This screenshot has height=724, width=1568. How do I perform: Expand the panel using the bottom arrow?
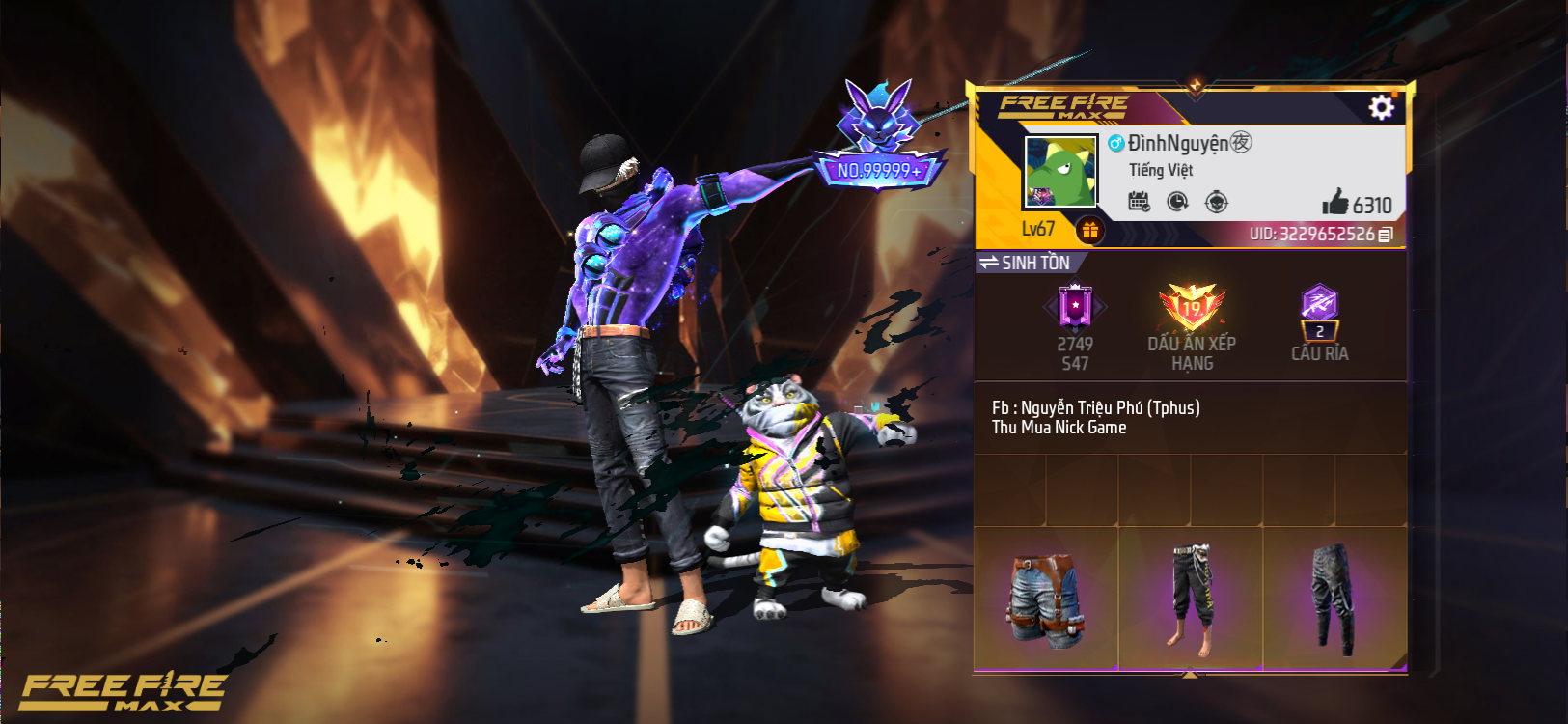(1190, 674)
